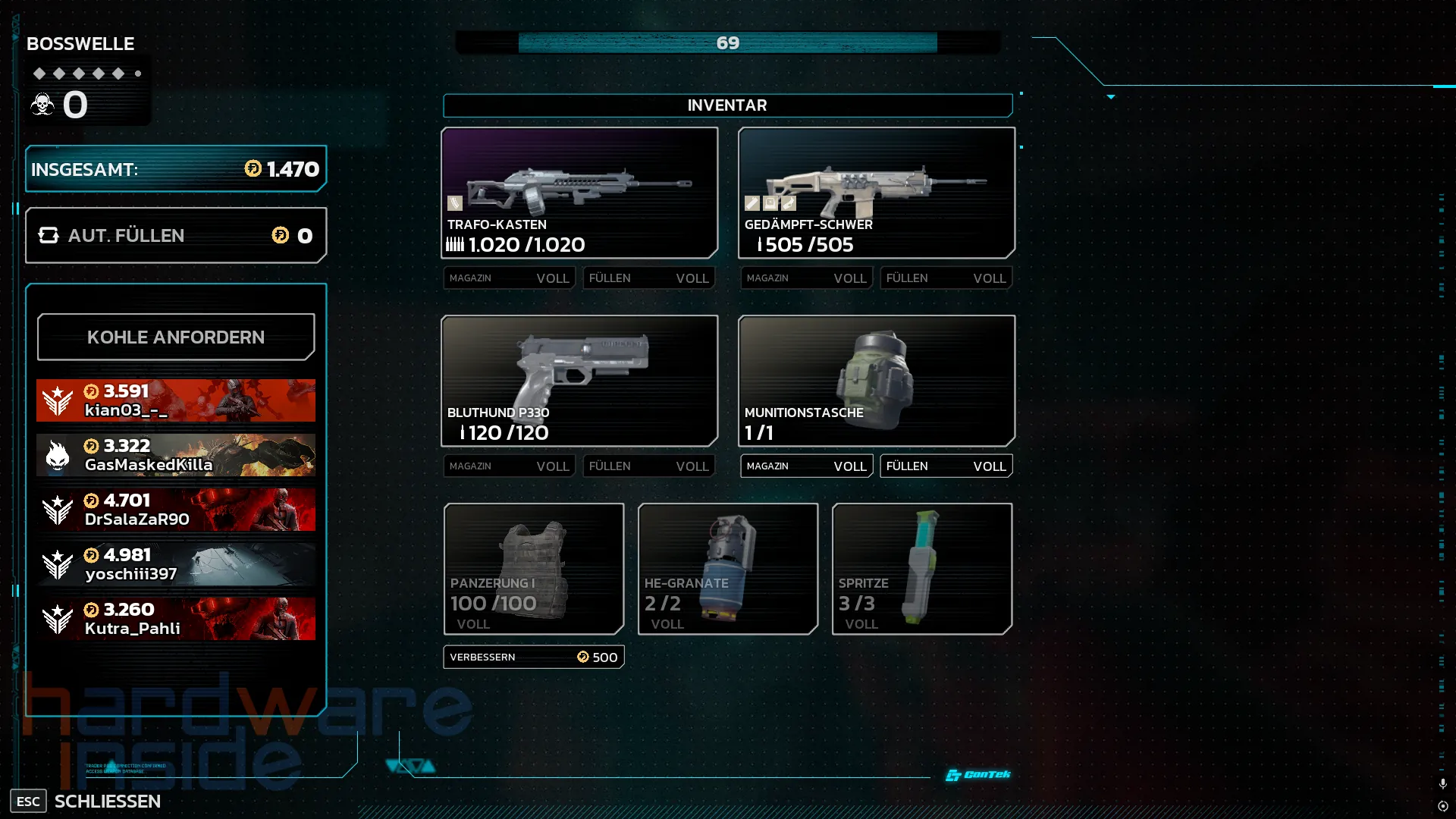The width and height of the screenshot is (1456, 819).
Task: Select the Munitionstasche ammo bag card
Action: [876, 381]
